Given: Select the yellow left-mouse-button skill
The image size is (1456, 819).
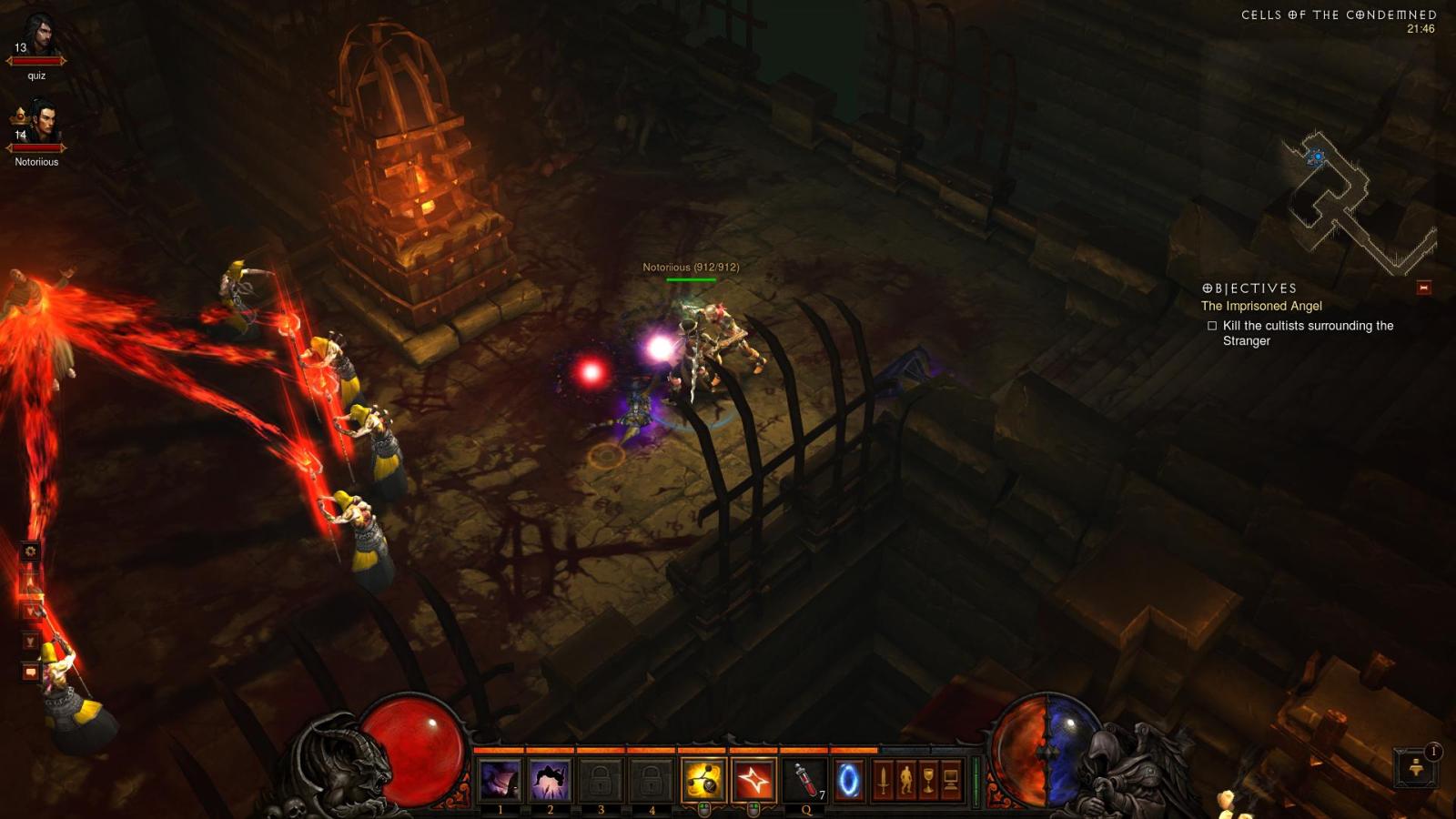Looking at the screenshot, I should pyautogui.click(x=703, y=779).
